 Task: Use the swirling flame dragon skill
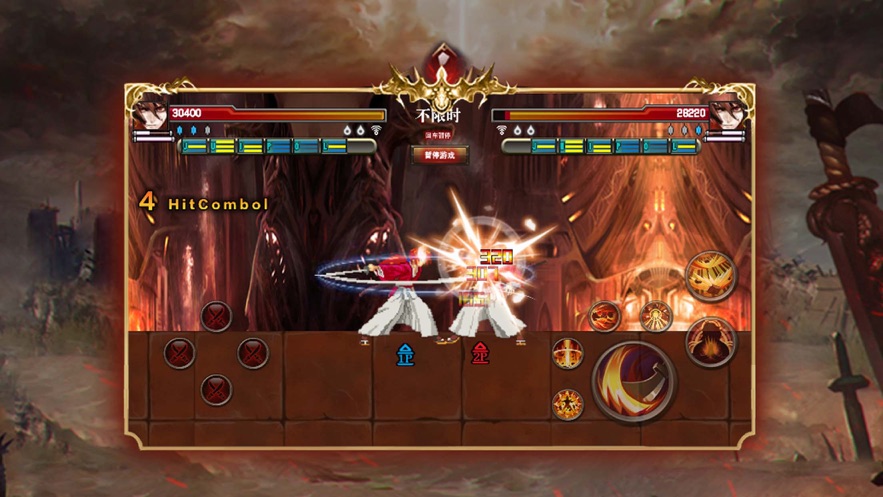(604, 317)
